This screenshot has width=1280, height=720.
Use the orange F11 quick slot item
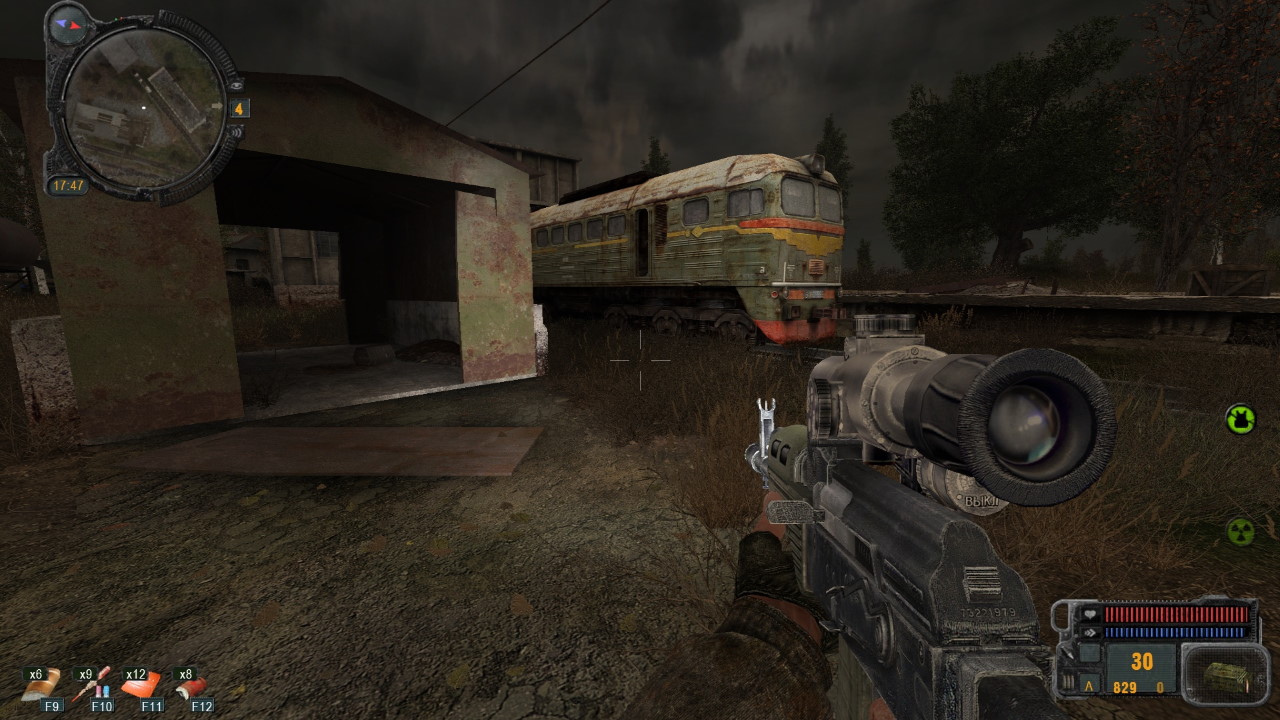click(140, 686)
